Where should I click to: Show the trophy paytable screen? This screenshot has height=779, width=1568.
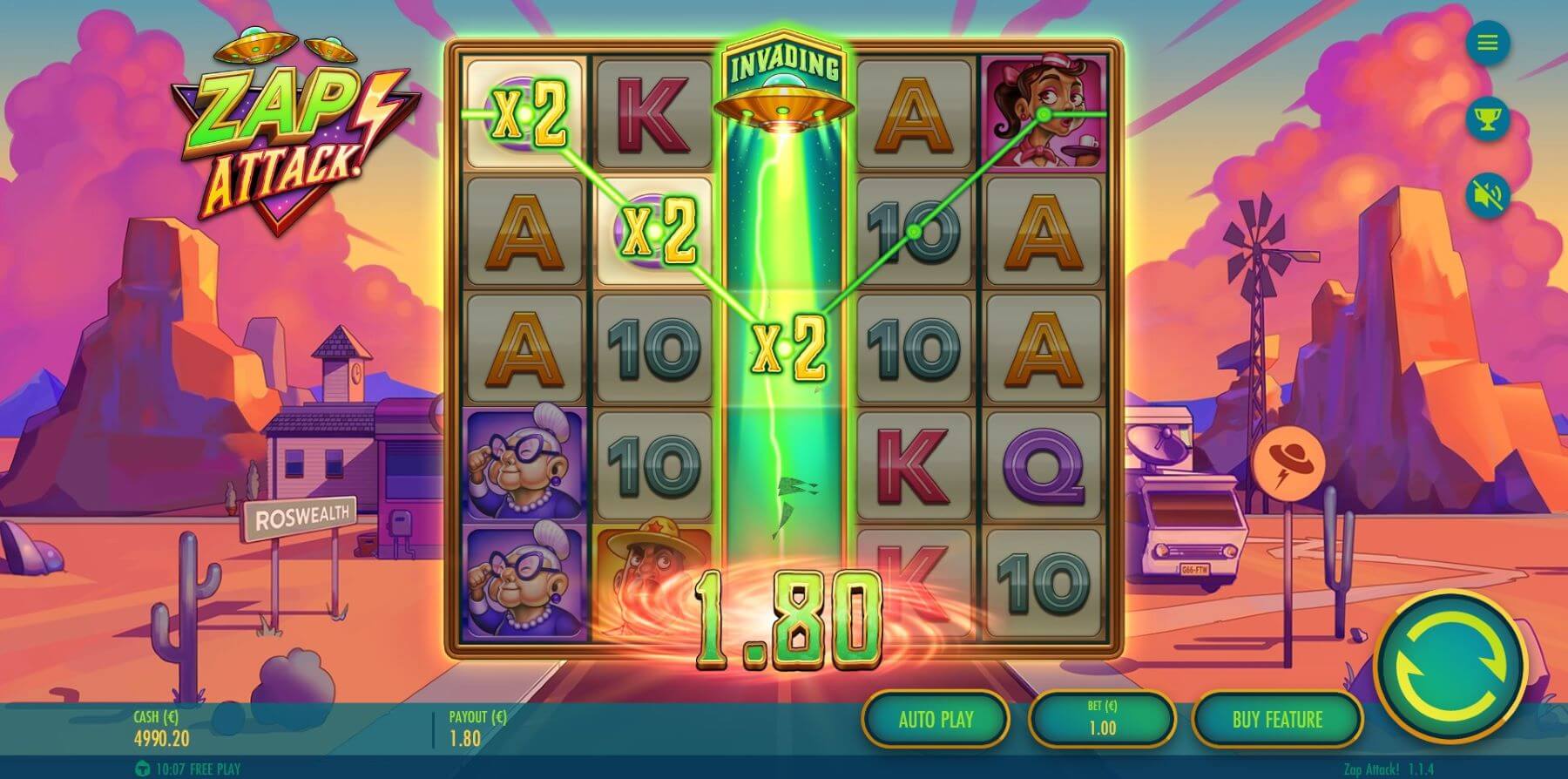click(x=1487, y=118)
